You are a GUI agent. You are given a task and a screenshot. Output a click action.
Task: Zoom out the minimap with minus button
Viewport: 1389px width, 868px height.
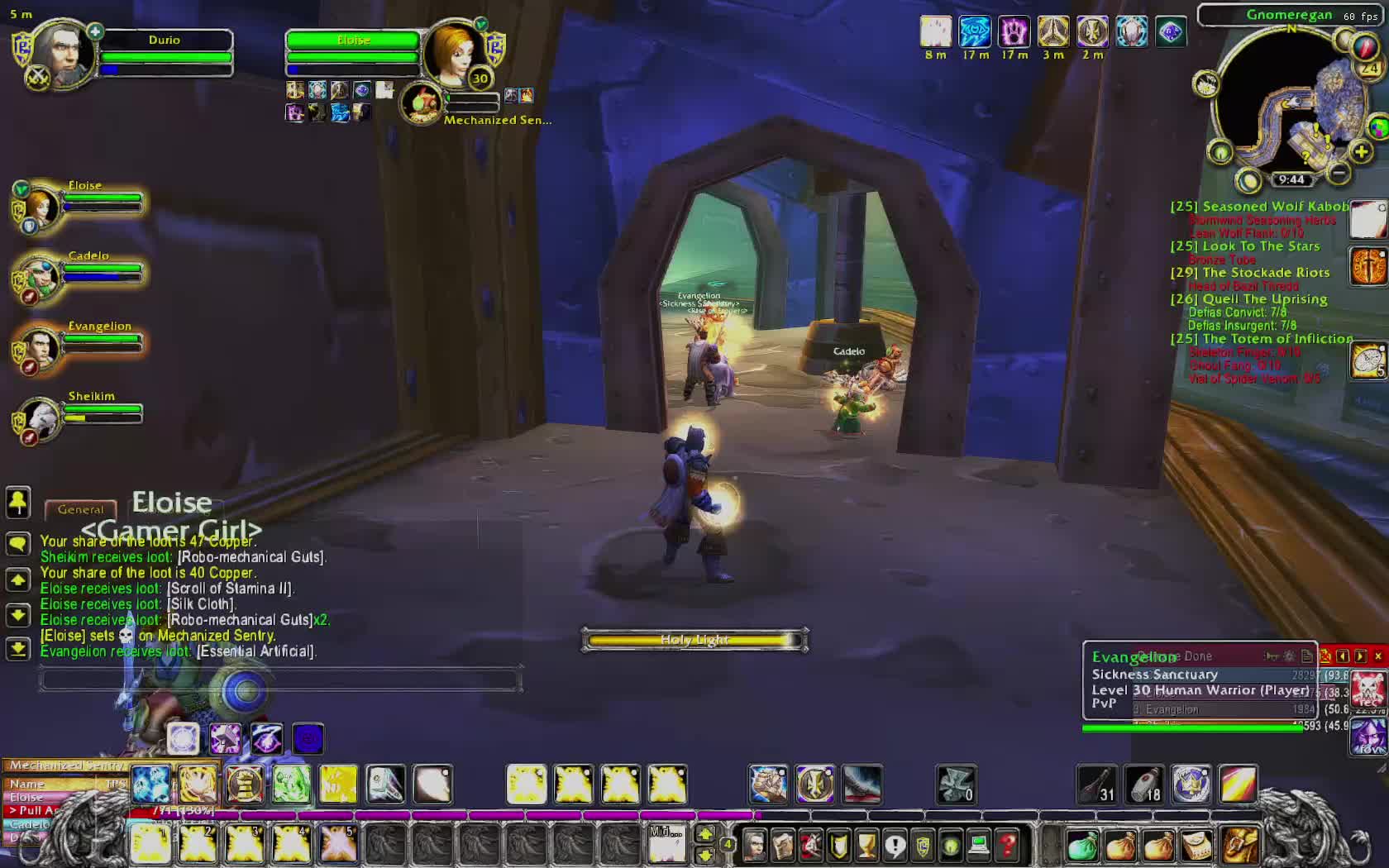pyautogui.click(x=1339, y=173)
